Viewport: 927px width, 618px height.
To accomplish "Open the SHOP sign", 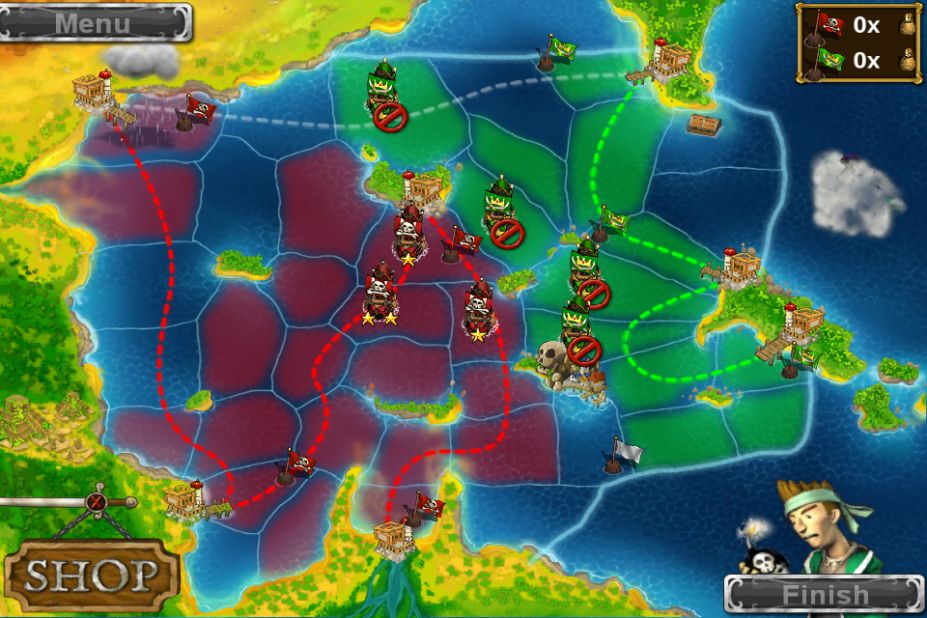I will 92,574.
